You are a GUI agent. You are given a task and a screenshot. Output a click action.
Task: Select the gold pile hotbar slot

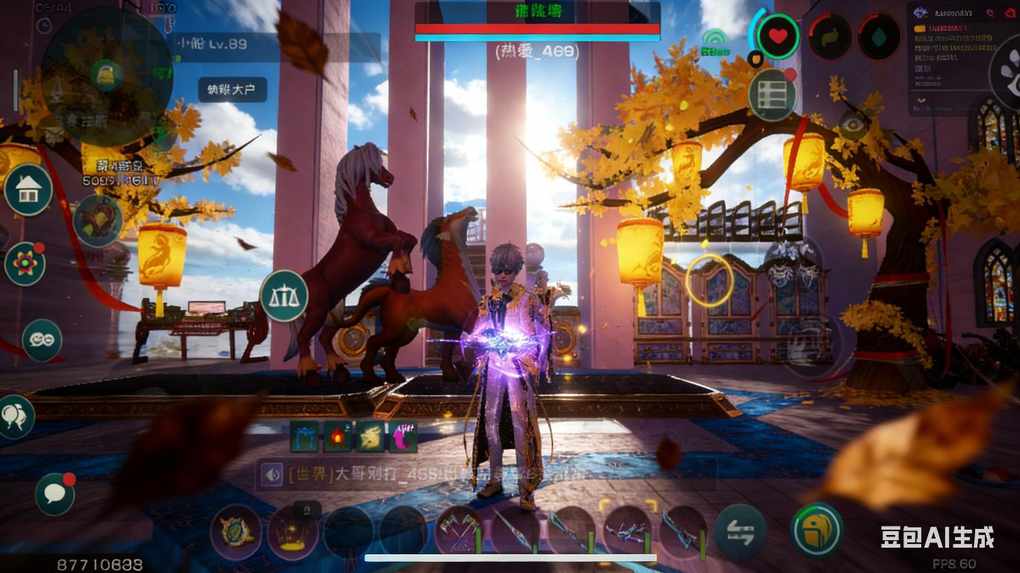pos(293,532)
